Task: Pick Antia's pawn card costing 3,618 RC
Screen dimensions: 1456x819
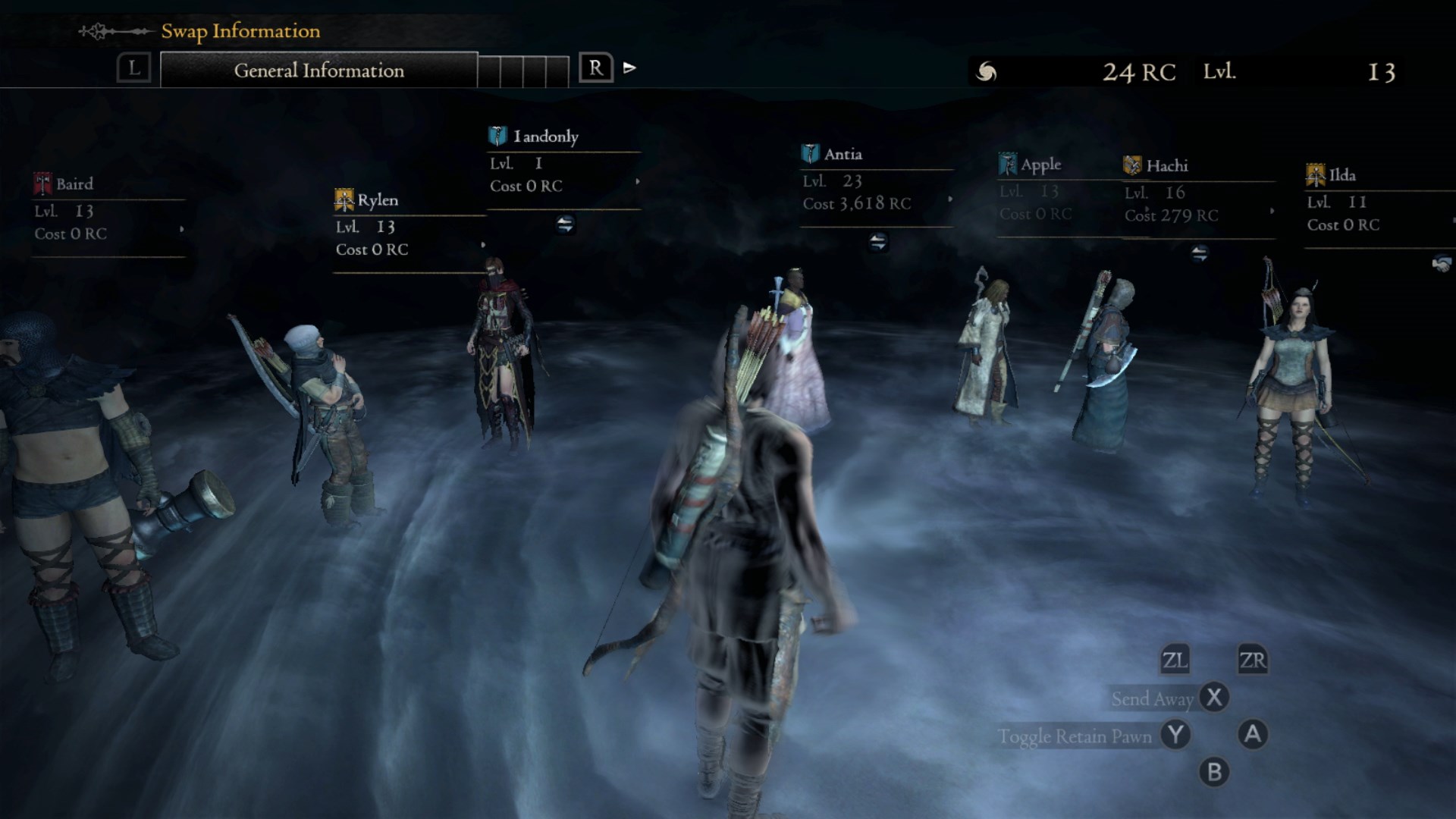Action: click(877, 181)
